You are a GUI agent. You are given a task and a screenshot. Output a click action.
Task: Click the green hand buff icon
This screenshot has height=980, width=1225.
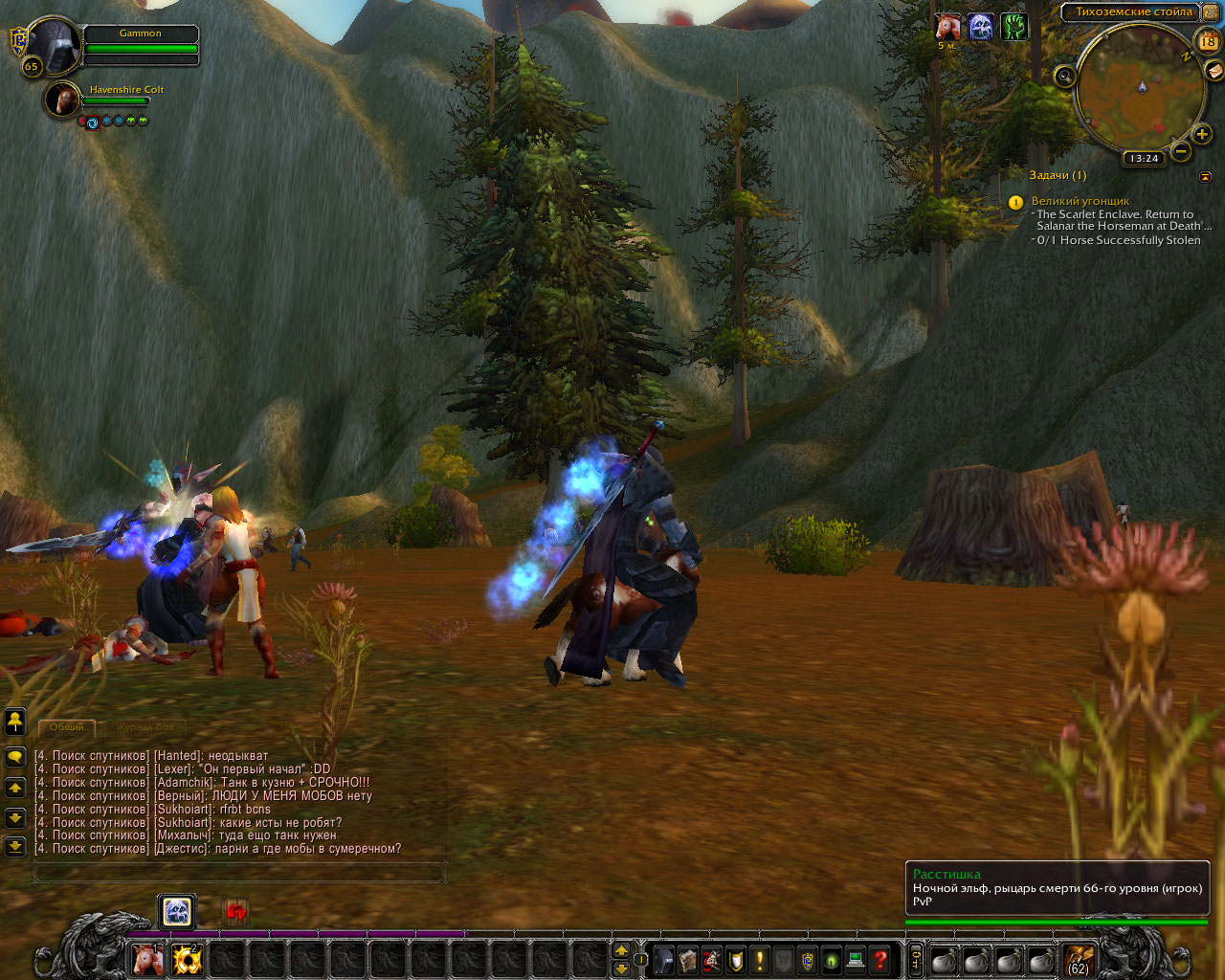pyautogui.click(x=1013, y=27)
